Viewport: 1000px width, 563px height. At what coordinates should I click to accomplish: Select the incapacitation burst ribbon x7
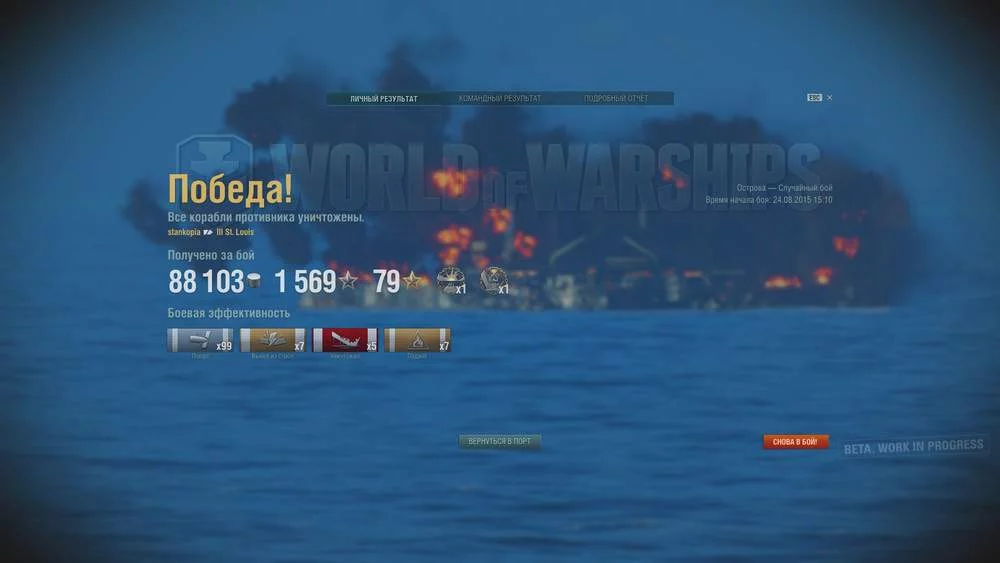272,340
